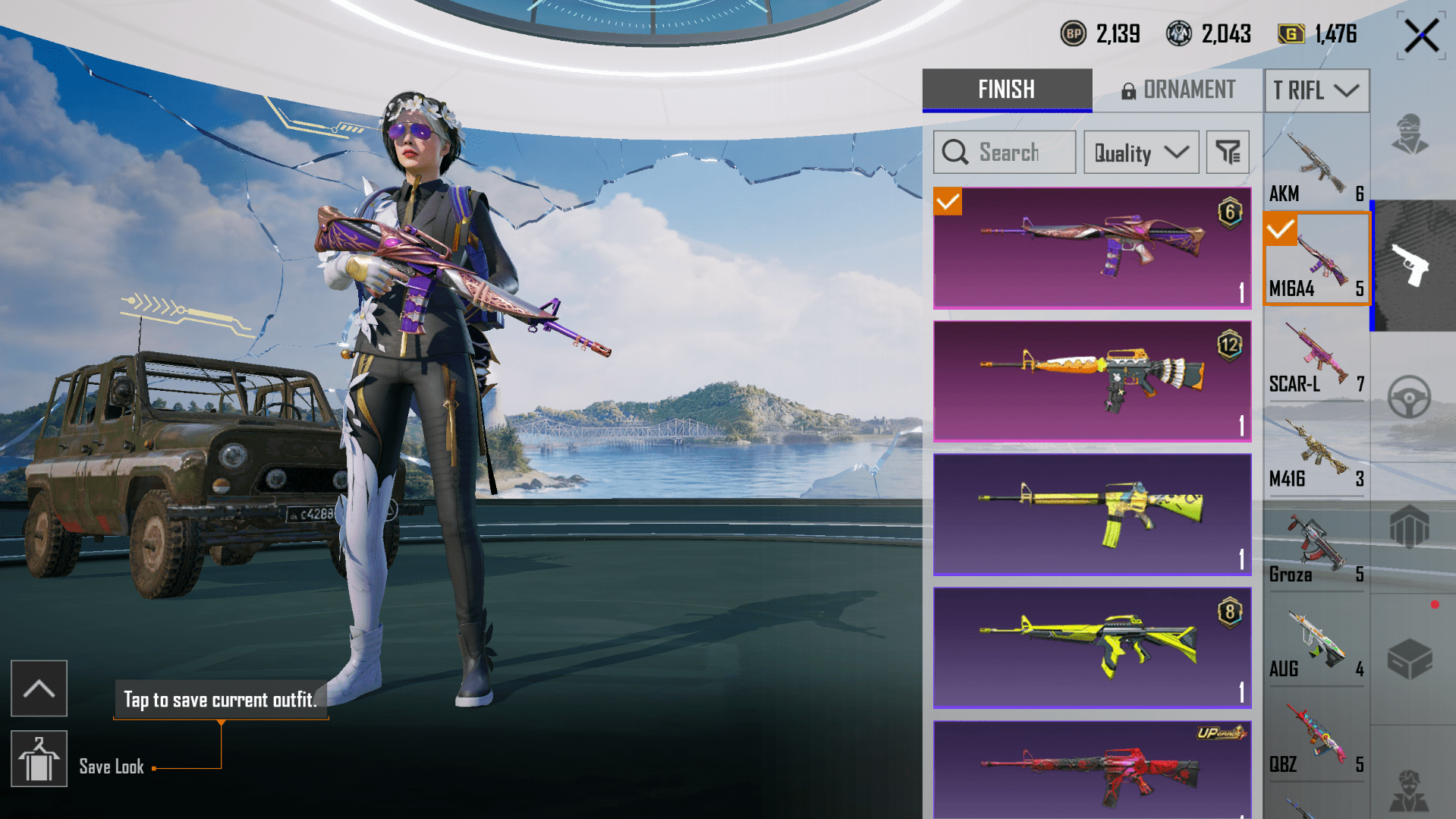Choose the red upgradable M16A4 finish
Image resolution: width=1456 pixels, height=819 pixels.
(x=1092, y=770)
